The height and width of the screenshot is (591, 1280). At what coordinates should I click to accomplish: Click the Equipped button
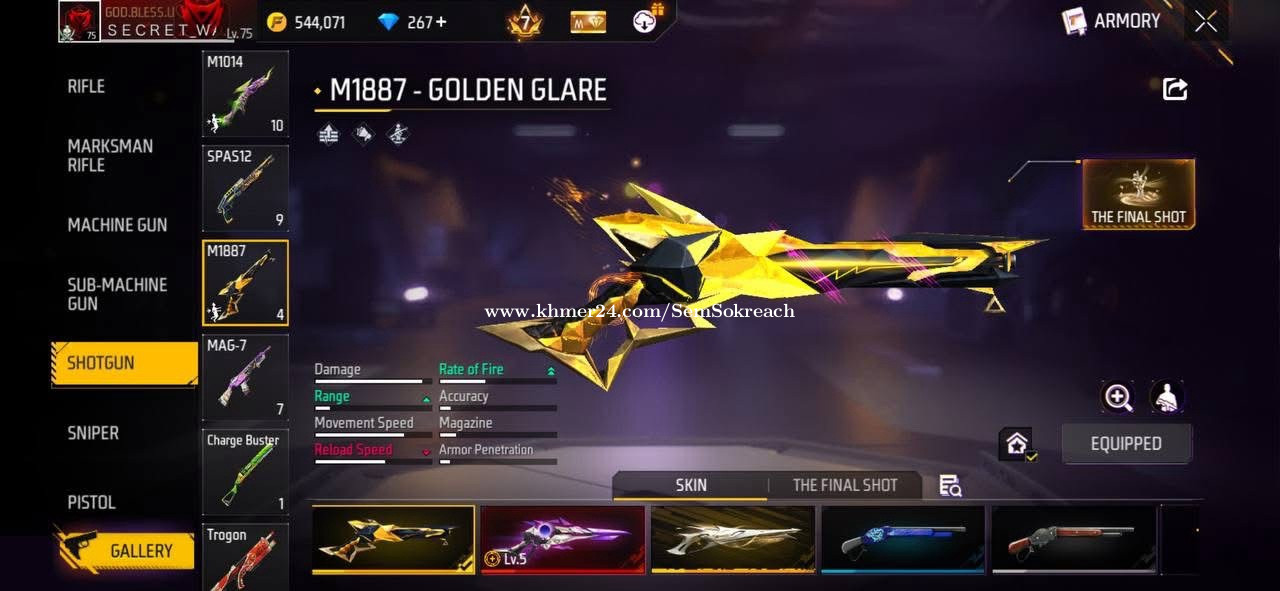coord(1126,444)
